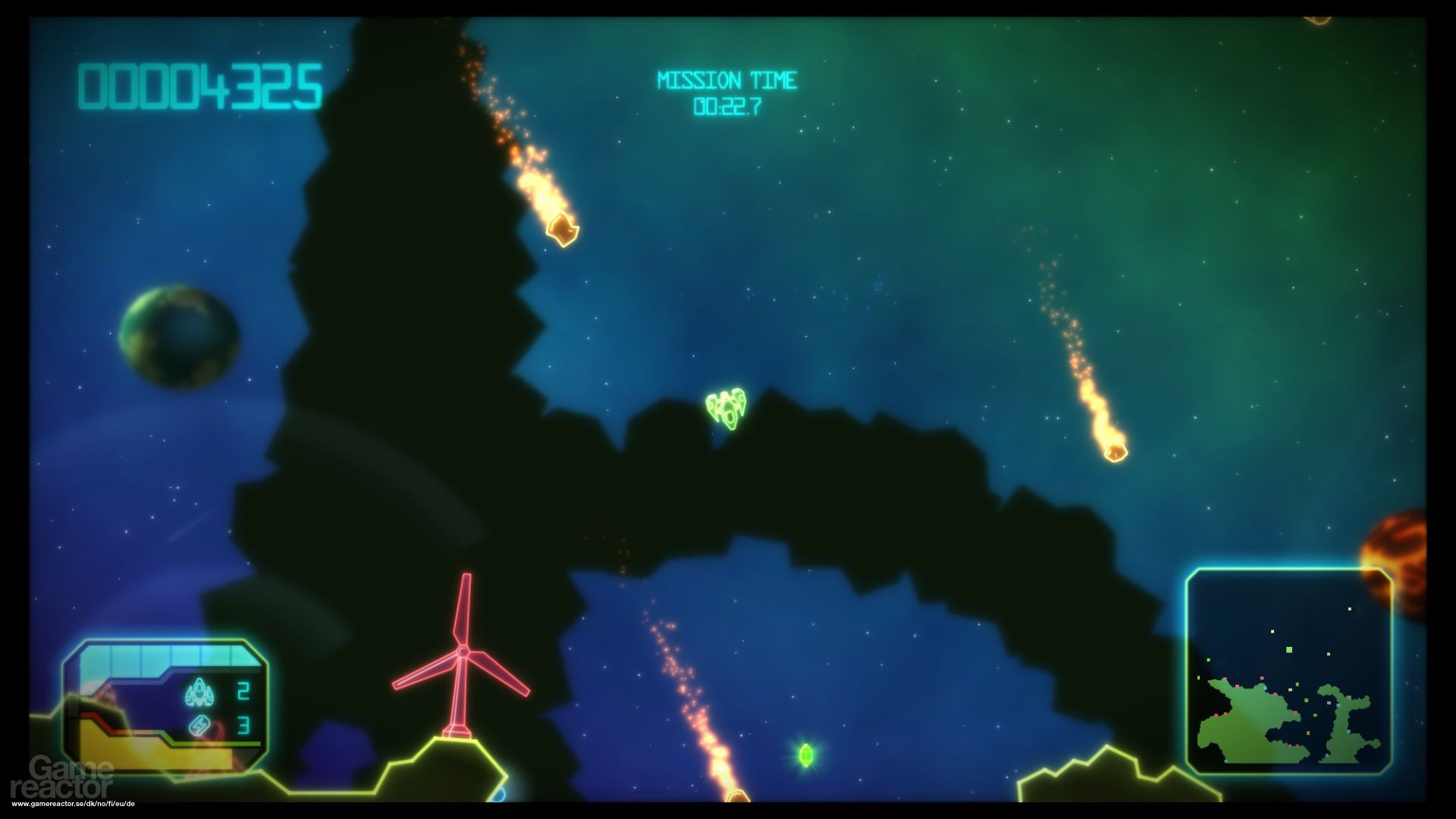Click the lives counter showing 2
This screenshot has width=1456, height=819.
pyautogui.click(x=243, y=692)
